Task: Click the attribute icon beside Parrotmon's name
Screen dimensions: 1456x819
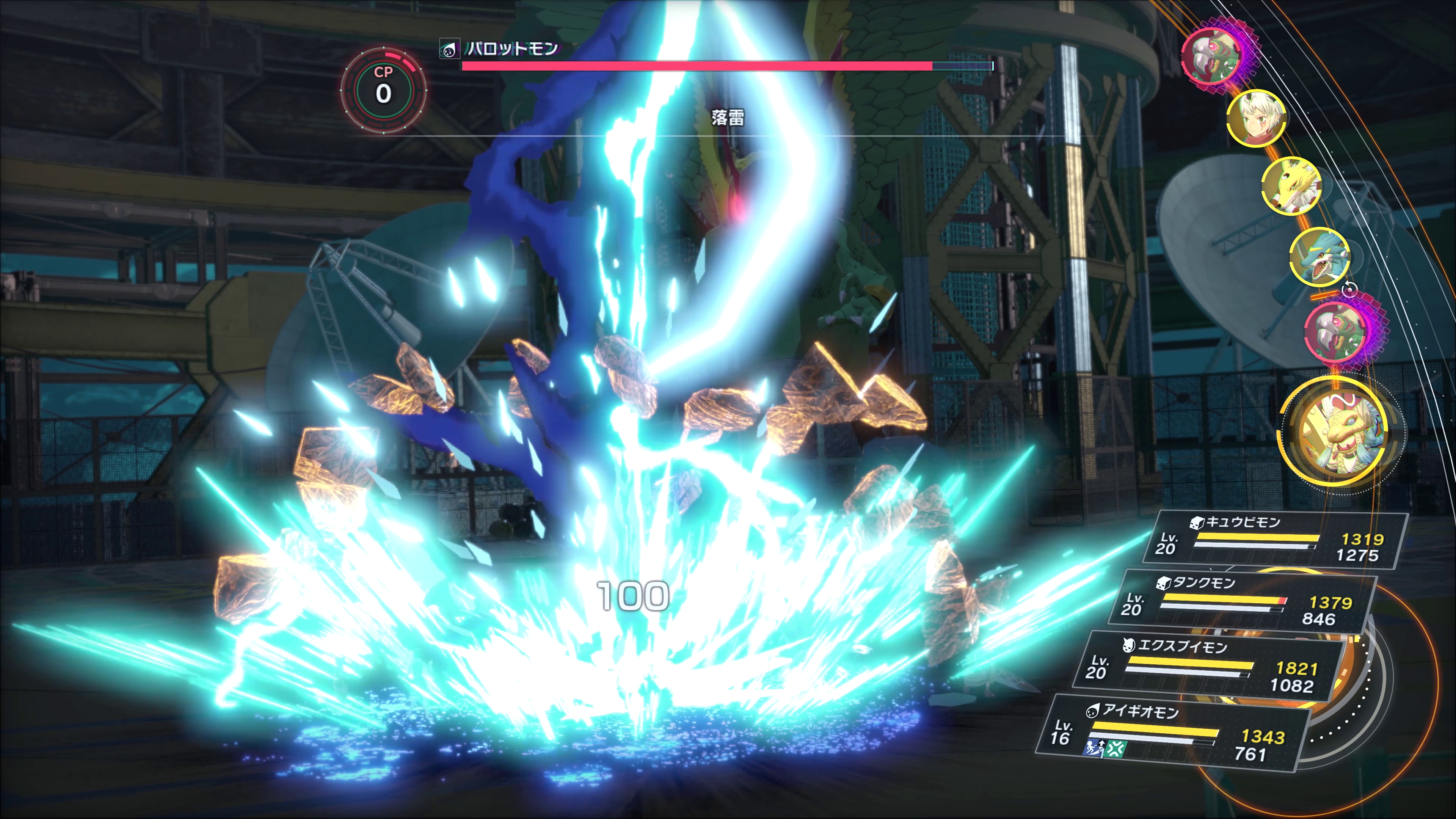Action: click(449, 50)
